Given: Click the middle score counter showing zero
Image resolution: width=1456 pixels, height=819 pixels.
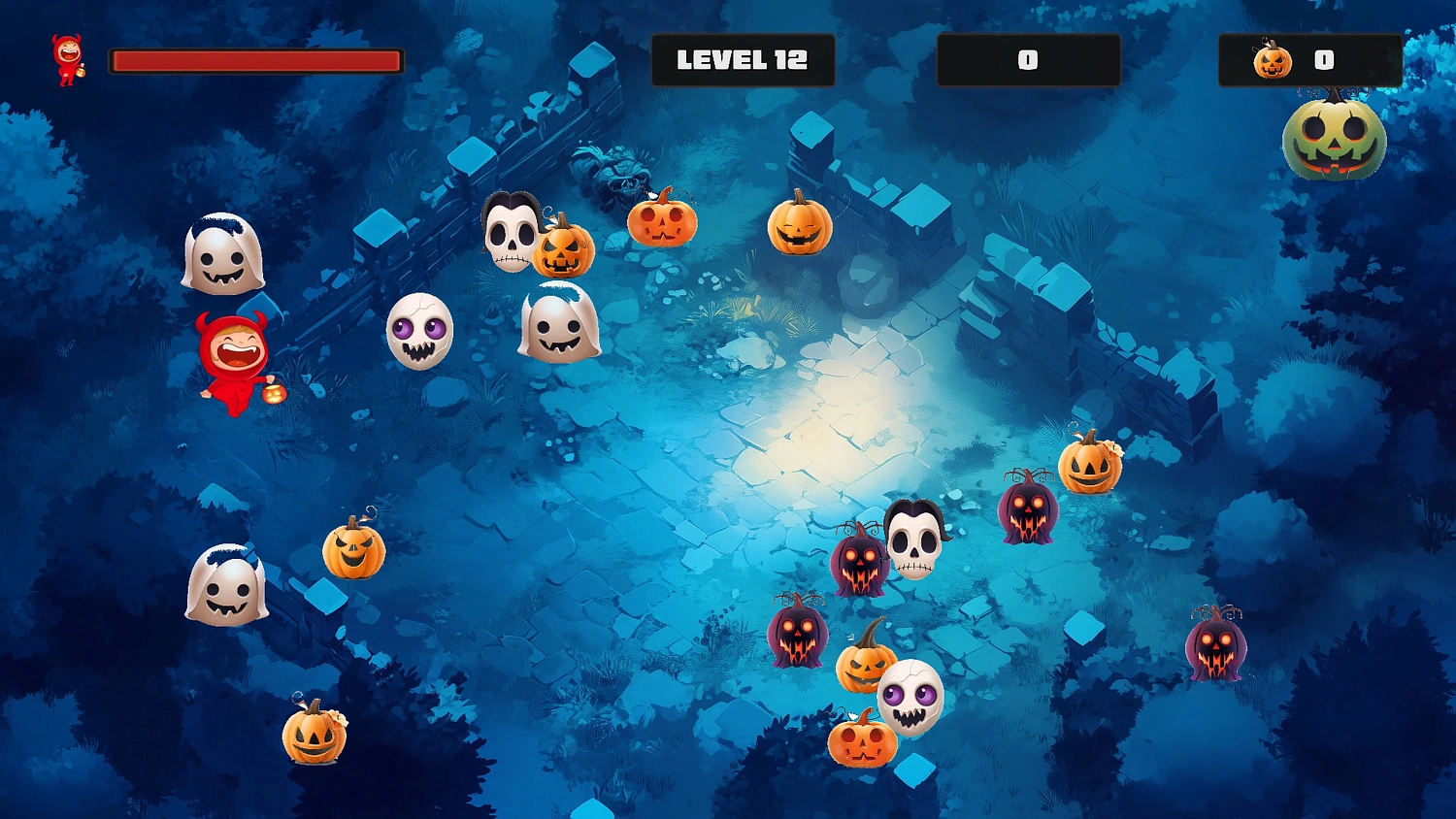Looking at the screenshot, I should click(x=1028, y=58).
